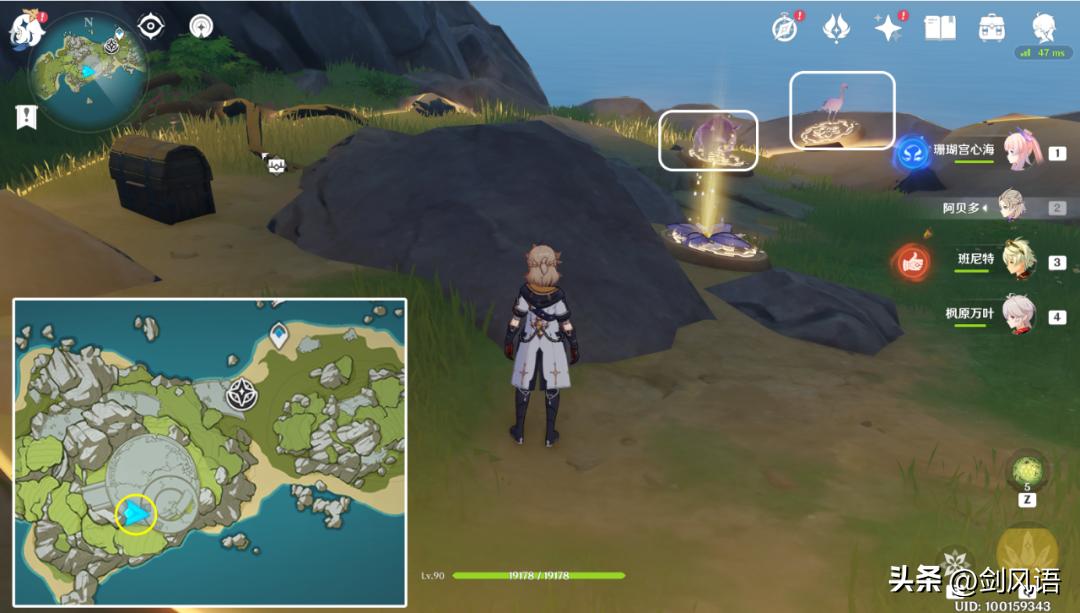Open the quest banner with exclamation mark

[x=25, y=116]
